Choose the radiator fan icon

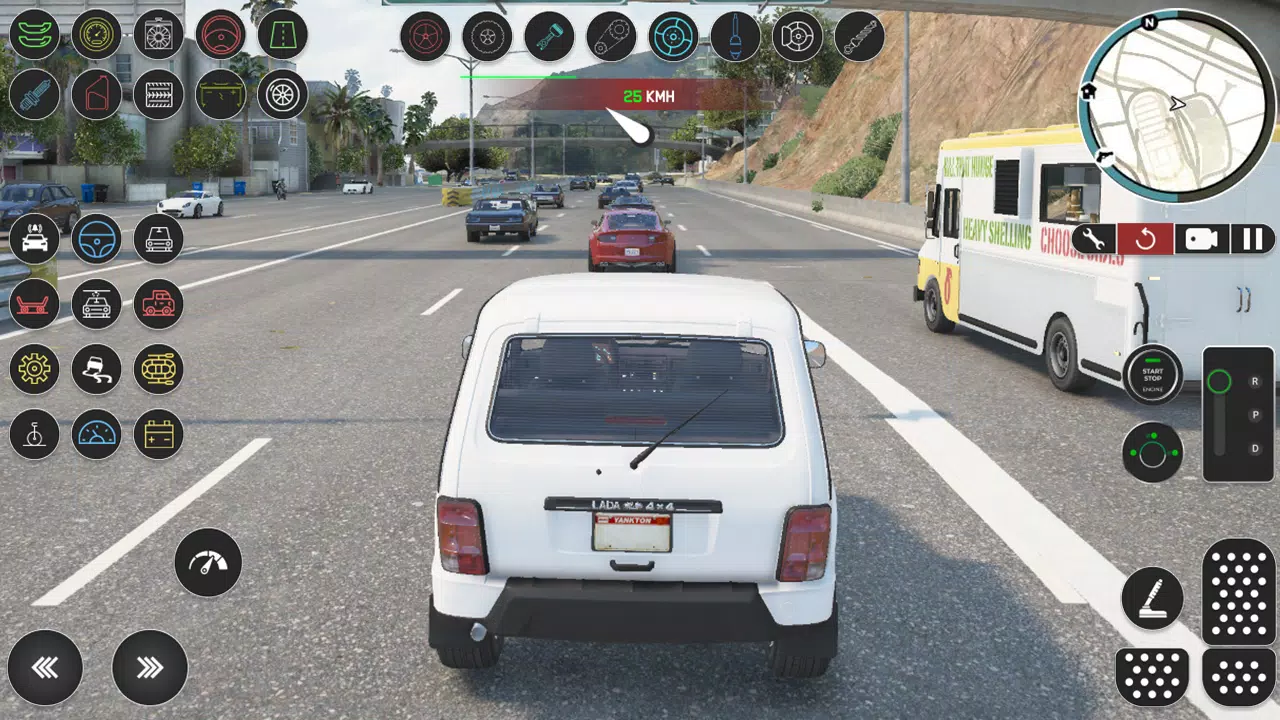pyautogui.click(x=159, y=35)
